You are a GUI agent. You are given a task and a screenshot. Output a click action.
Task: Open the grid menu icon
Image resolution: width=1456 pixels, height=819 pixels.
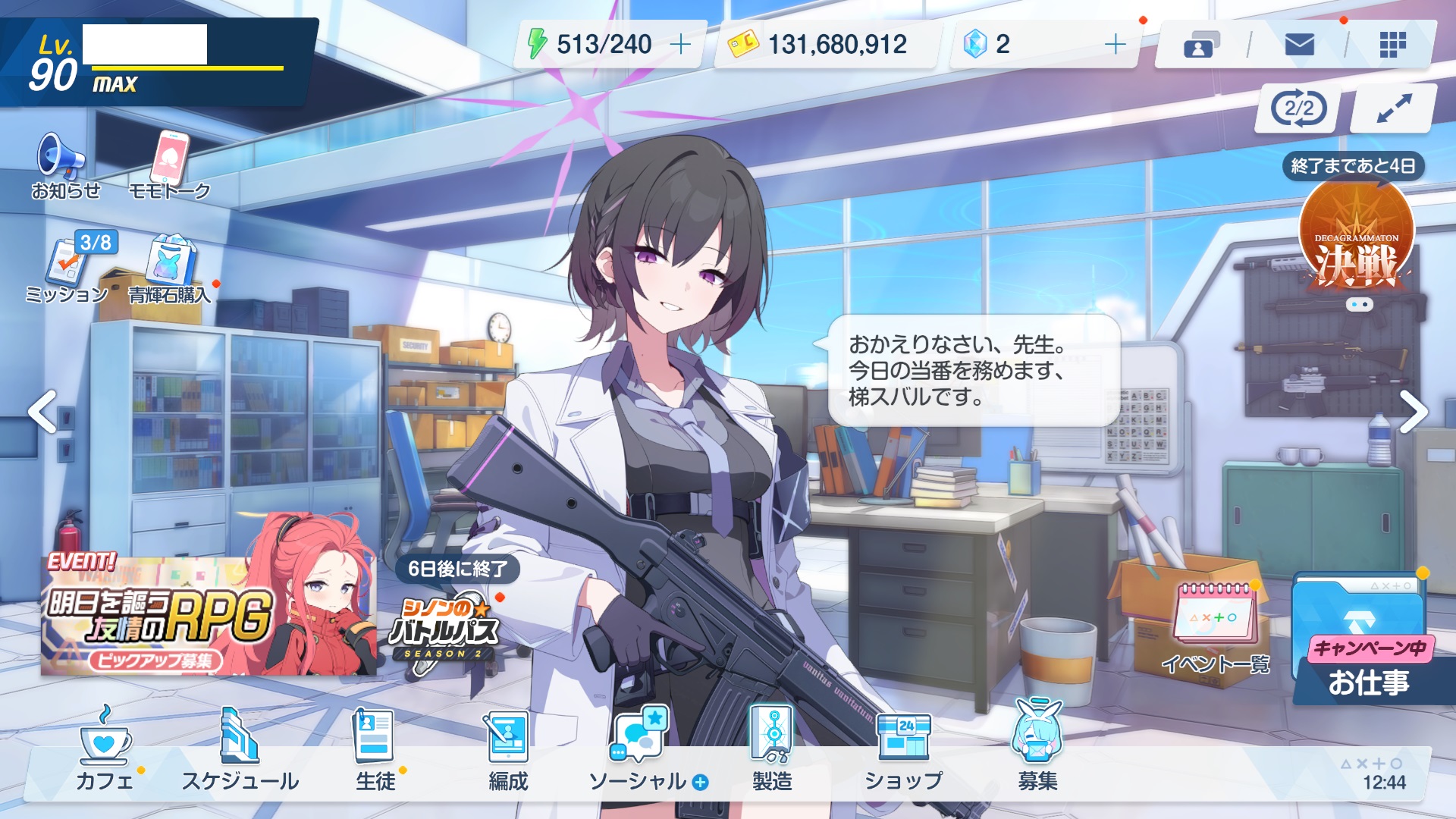coord(1392,45)
